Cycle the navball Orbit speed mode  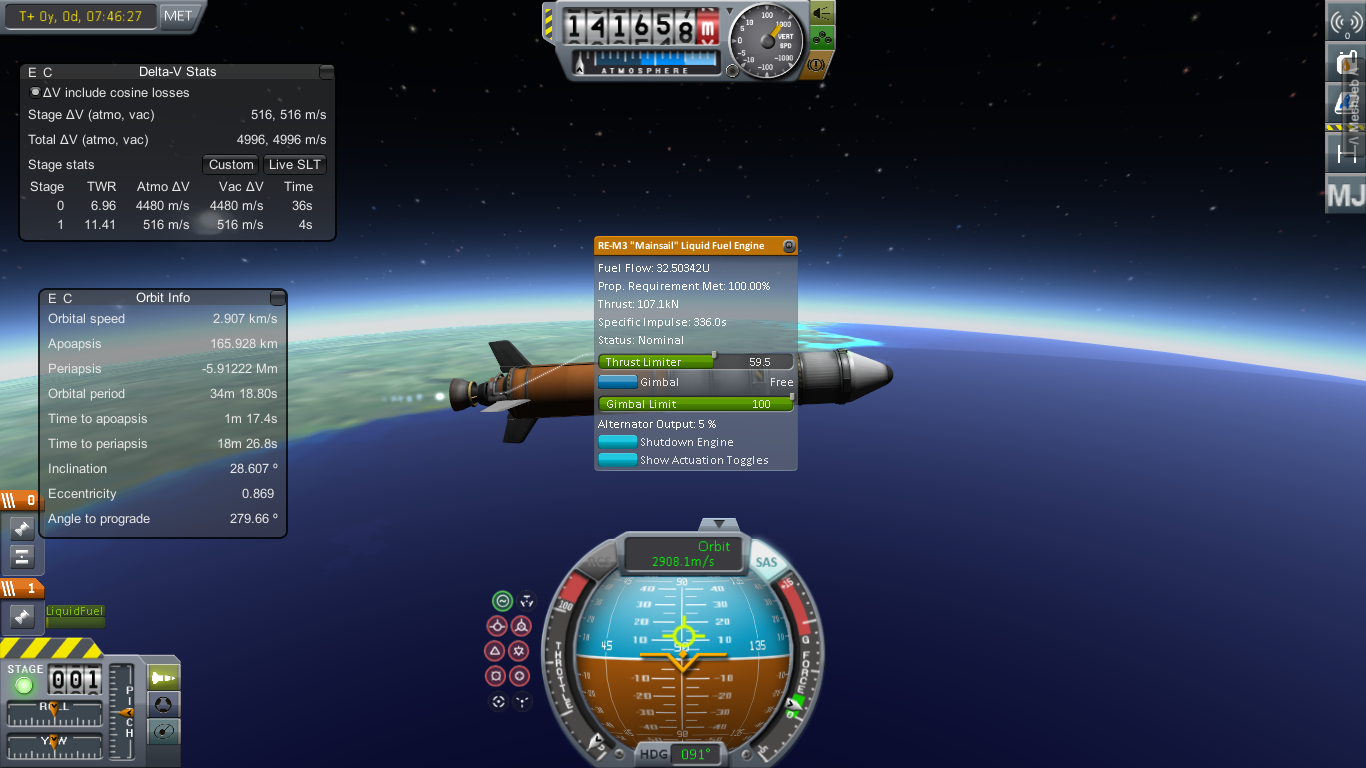(684, 554)
